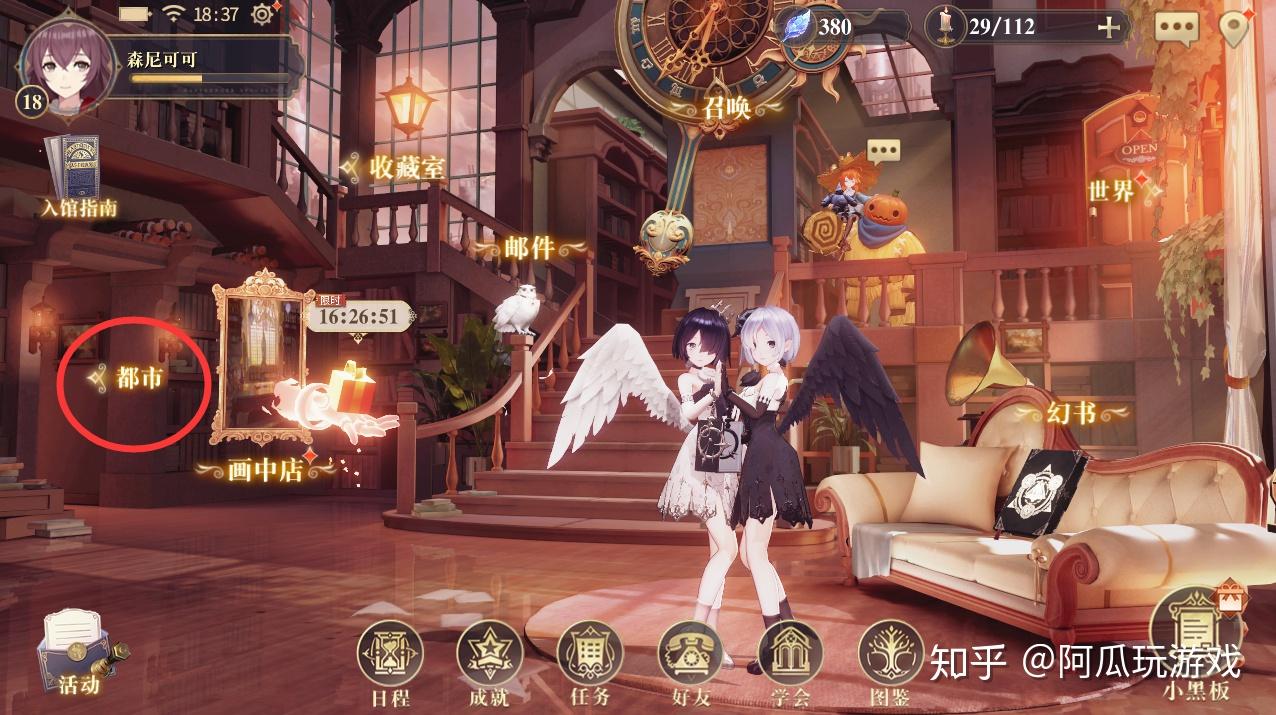Open the 日程 schedule hourglass icon

tap(389, 660)
